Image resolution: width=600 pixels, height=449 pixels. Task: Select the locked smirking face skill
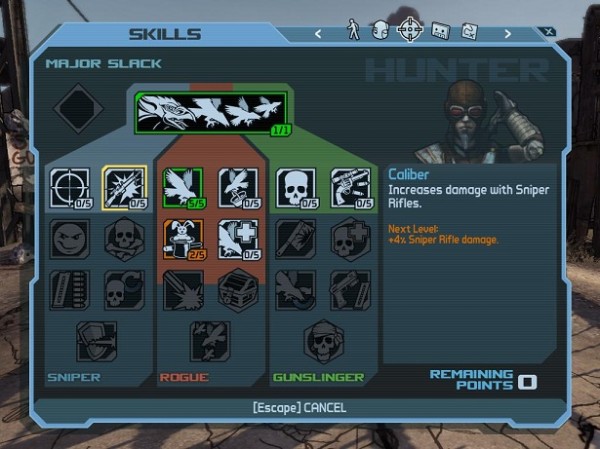pos(70,239)
